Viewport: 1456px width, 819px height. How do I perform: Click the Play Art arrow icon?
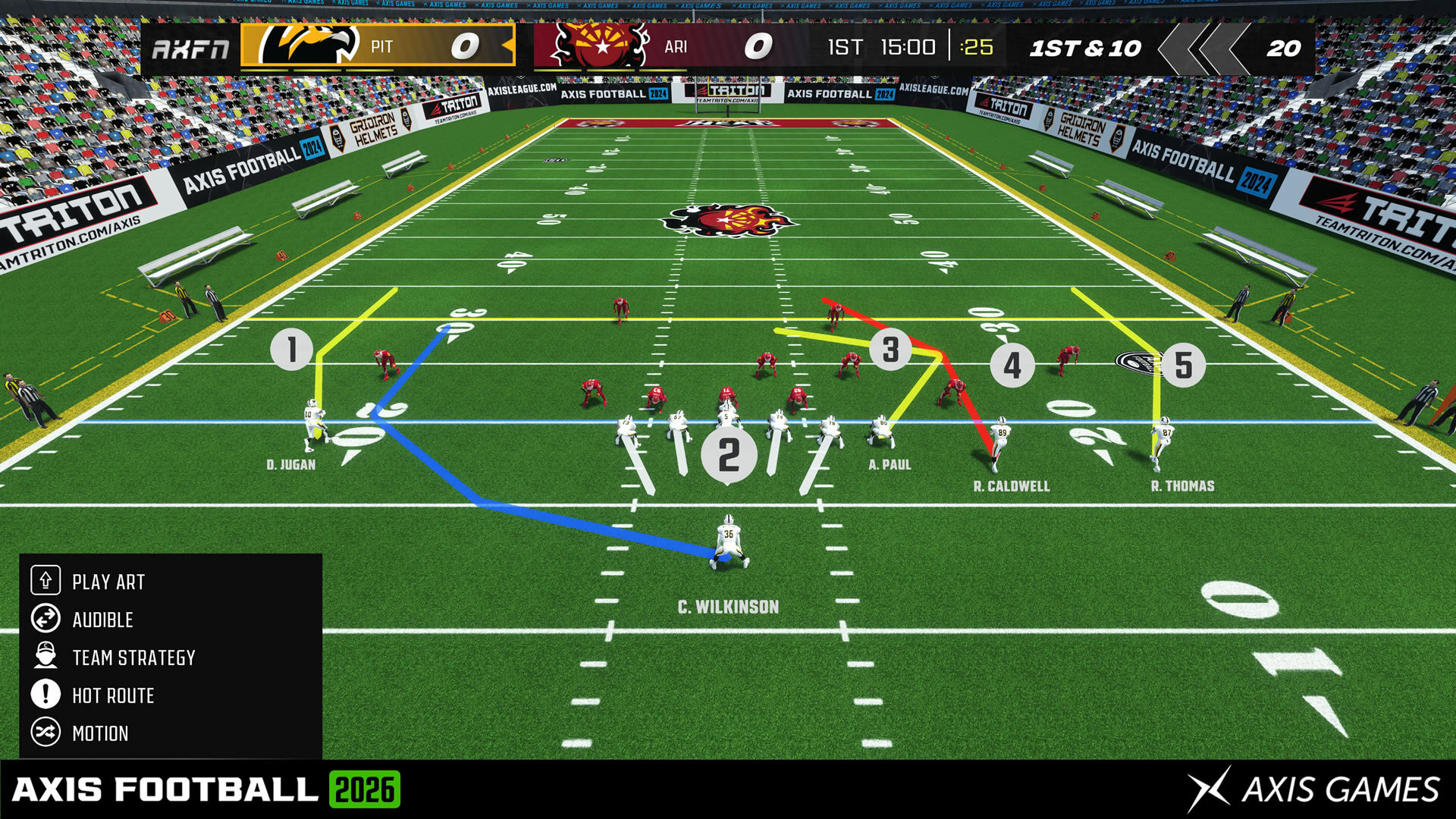pos(45,582)
